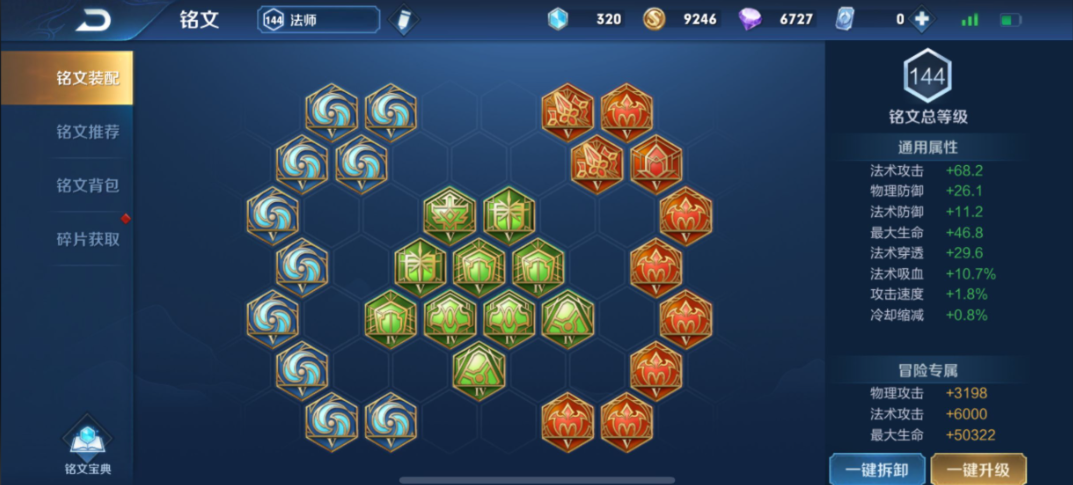Go back using the top-left arrow
This screenshot has width=1073, height=485.
pos(94,19)
